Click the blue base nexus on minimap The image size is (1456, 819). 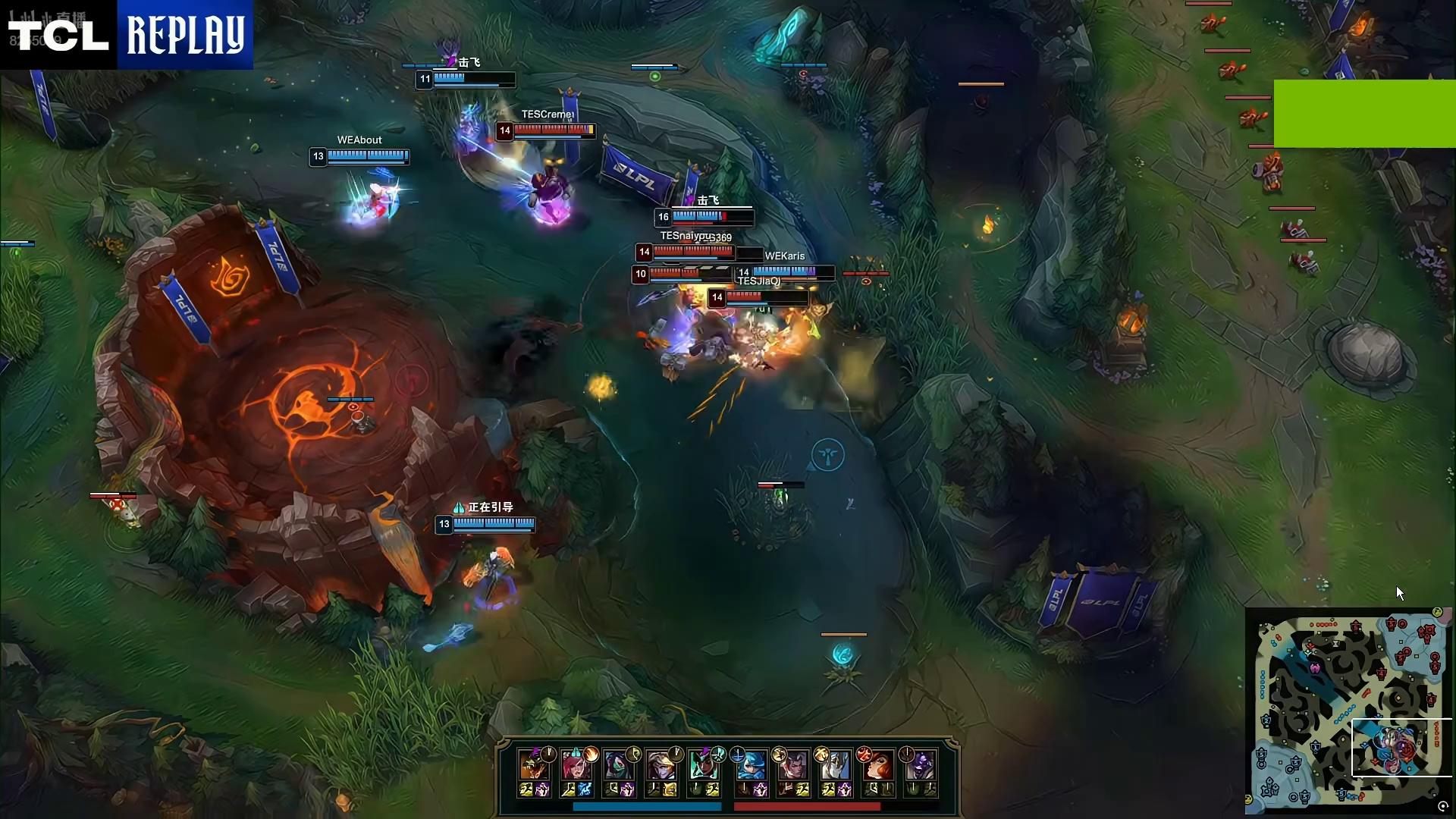pyautogui.click(x=1271, y=789)
